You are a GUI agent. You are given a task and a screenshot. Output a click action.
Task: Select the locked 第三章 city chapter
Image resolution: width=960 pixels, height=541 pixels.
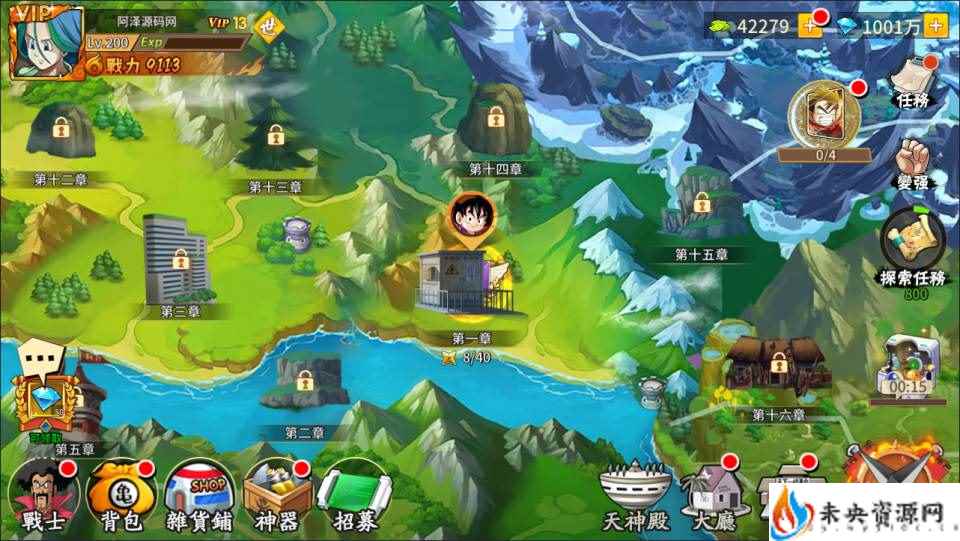[x=177, y=260]
